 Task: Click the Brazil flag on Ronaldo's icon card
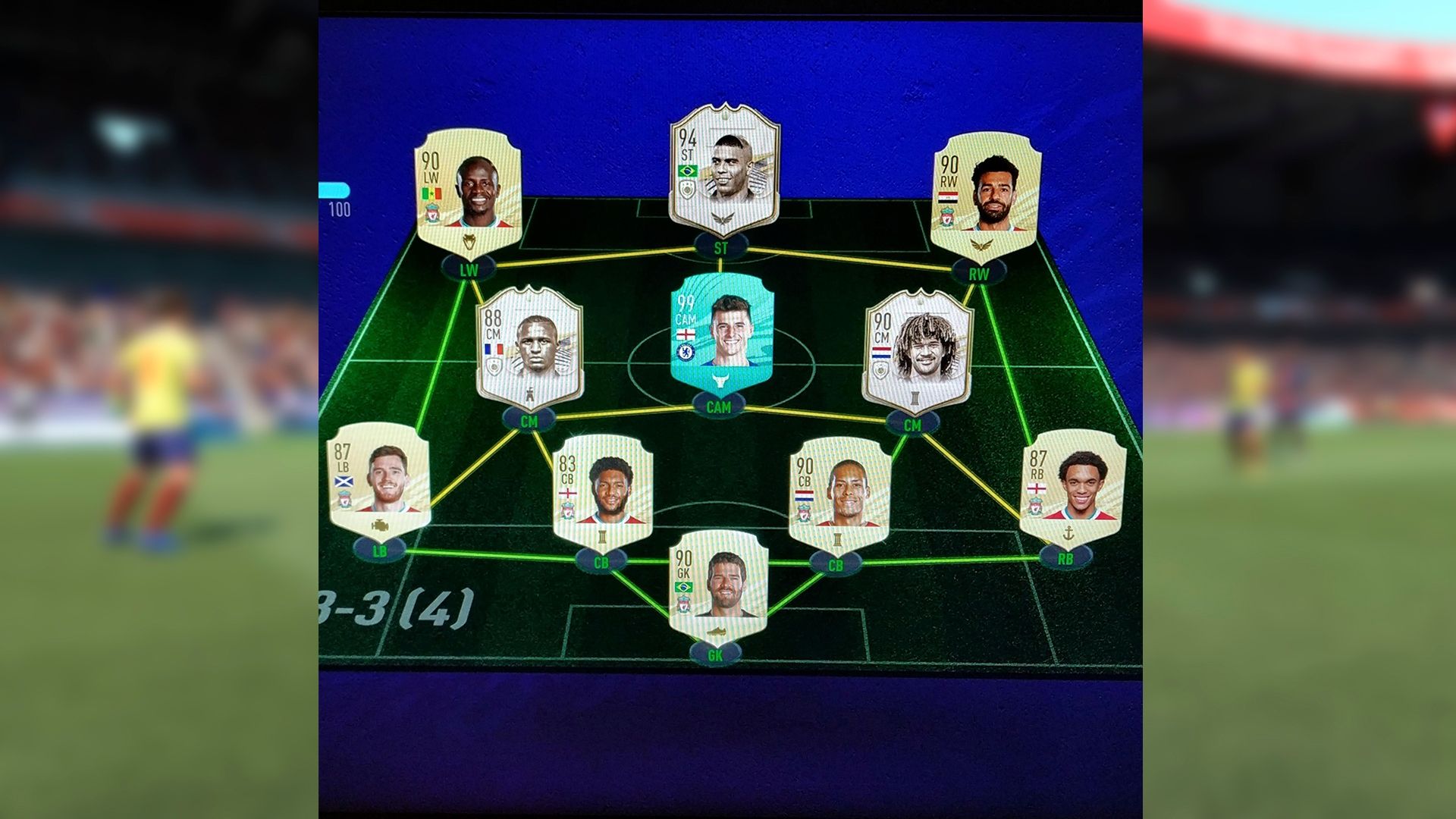(x=688, y=172)
